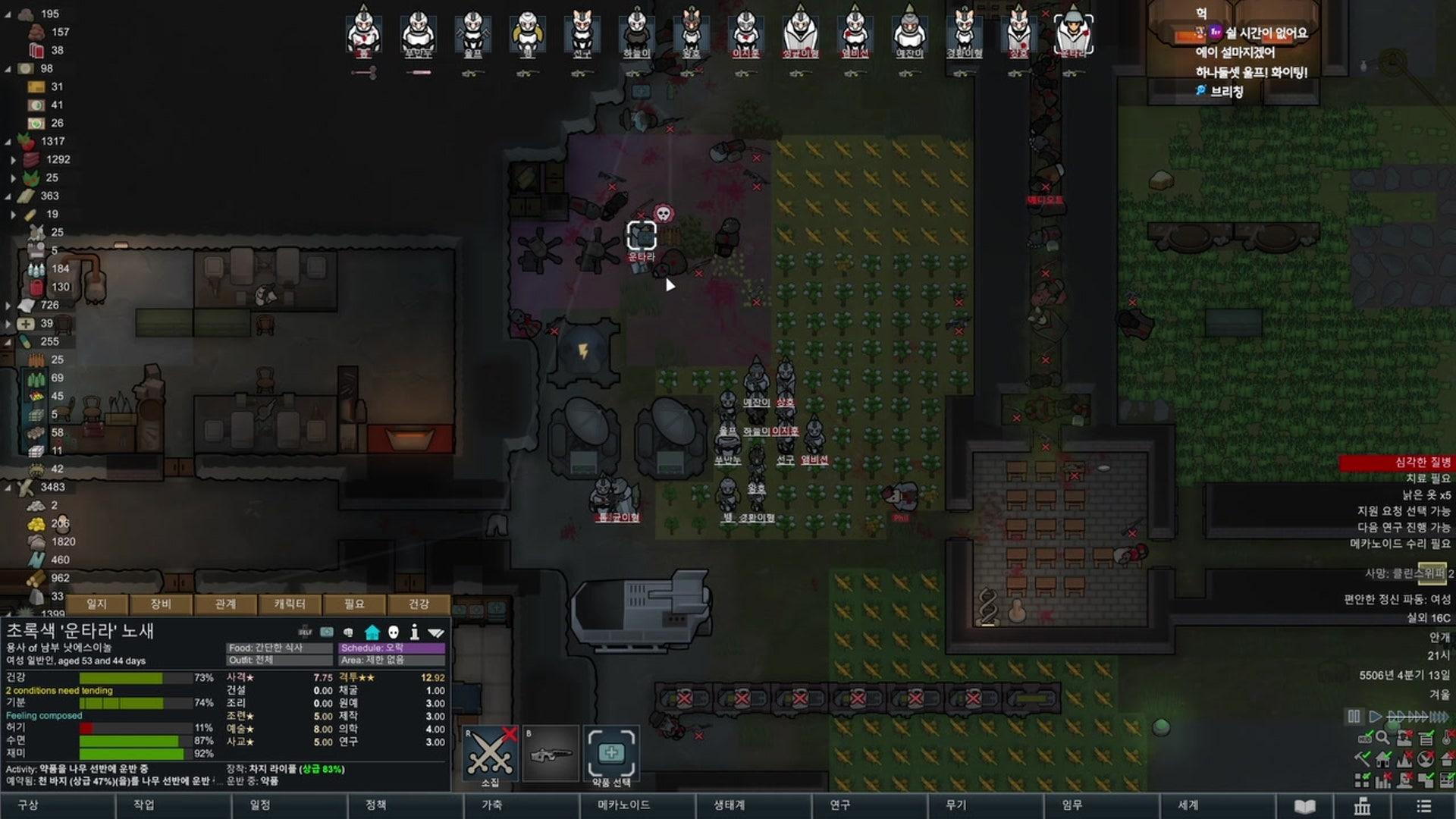The width and height of the screenshot is (1456, 819).
Task: Pause the game with the pause button
Action: coord(1354,716)
